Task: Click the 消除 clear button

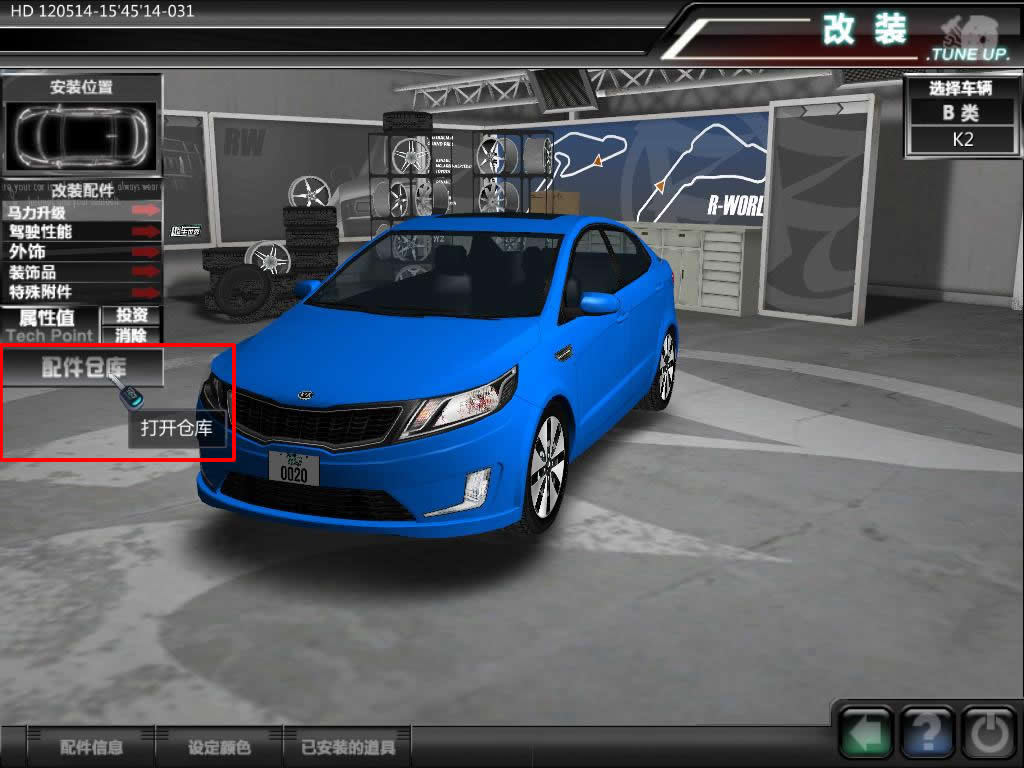Action: coord(132,335)
